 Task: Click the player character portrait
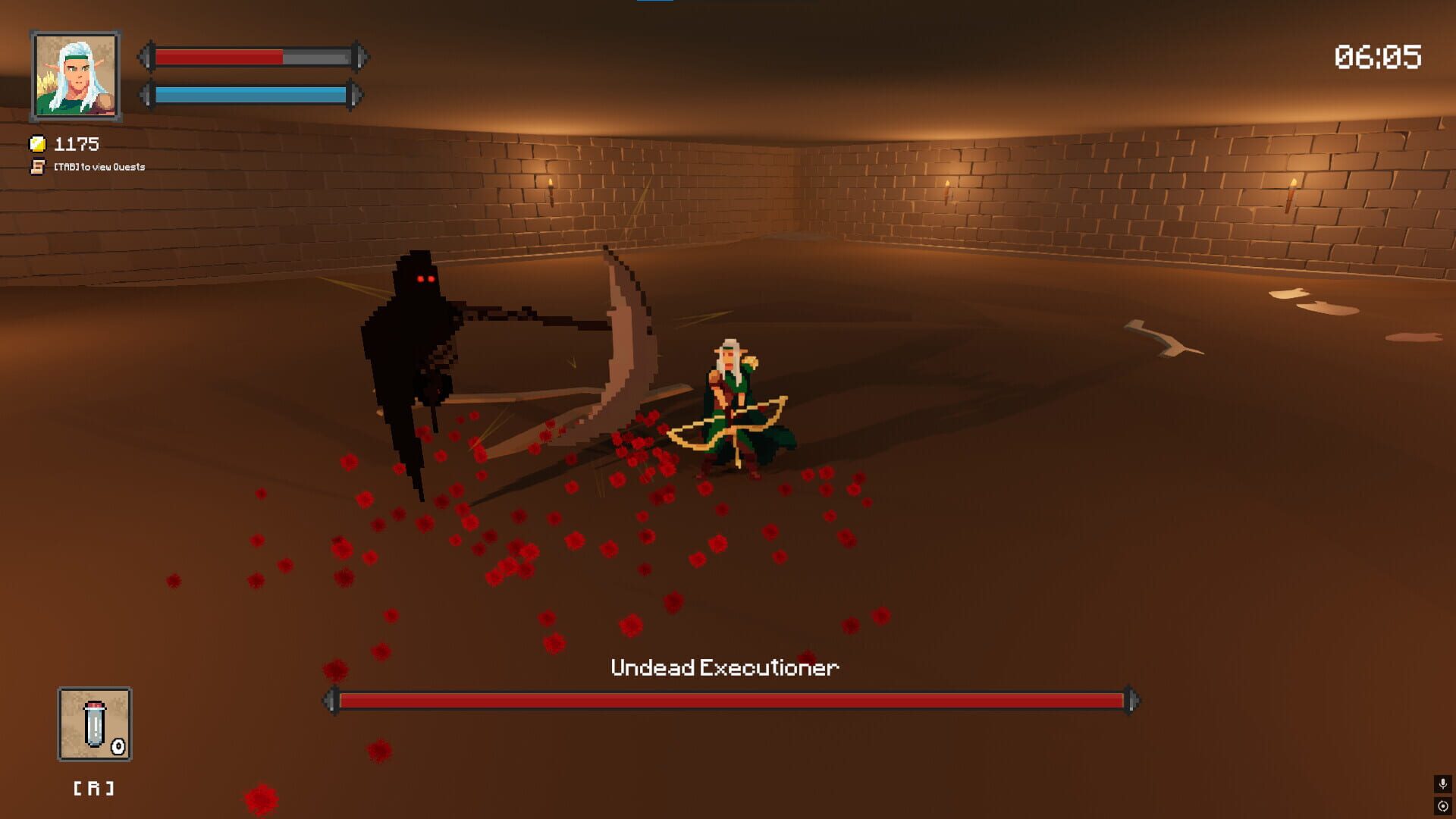(x=74, y=74)
